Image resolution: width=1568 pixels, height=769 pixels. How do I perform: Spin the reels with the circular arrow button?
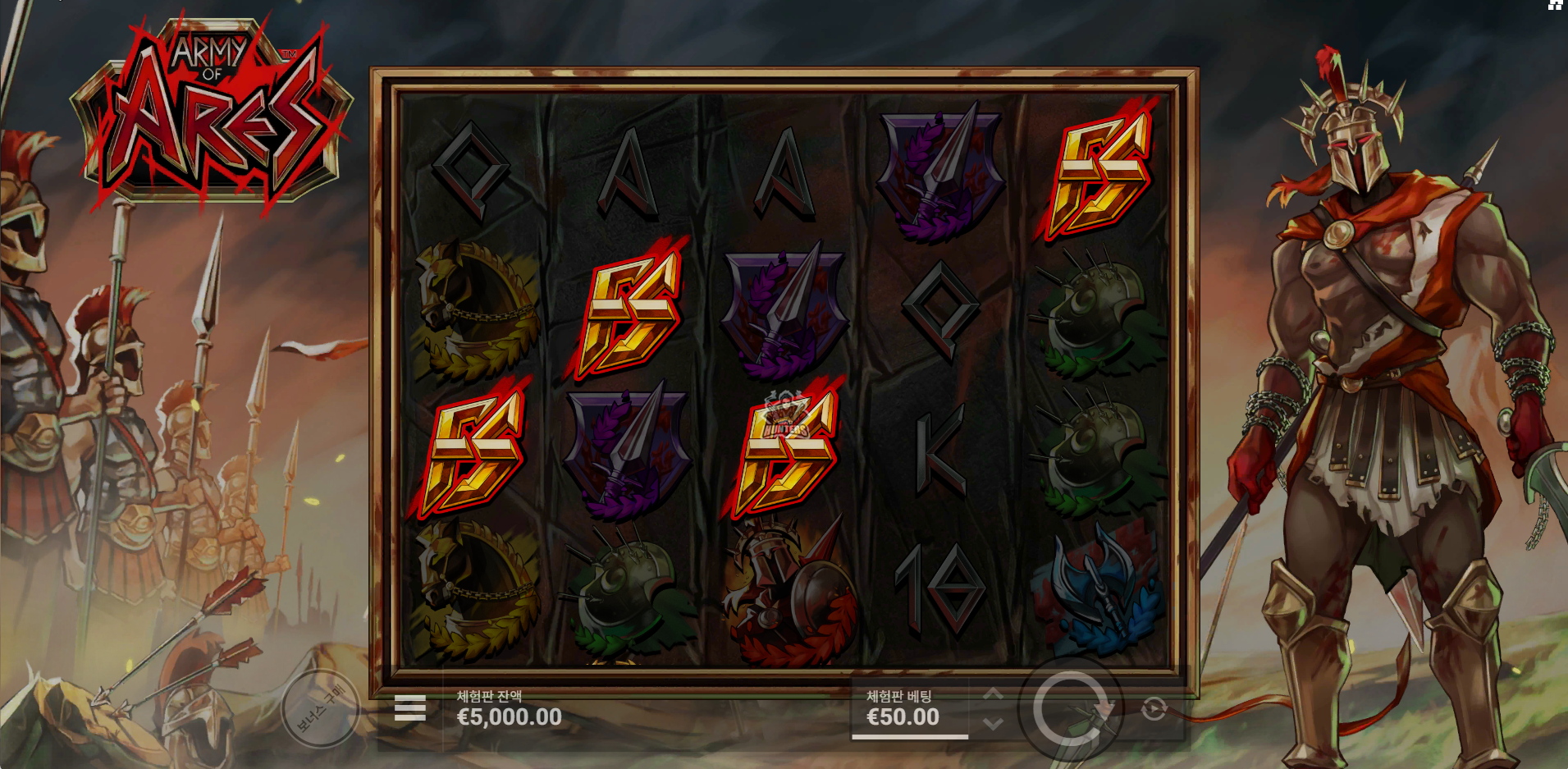(x=1071, y=708)
